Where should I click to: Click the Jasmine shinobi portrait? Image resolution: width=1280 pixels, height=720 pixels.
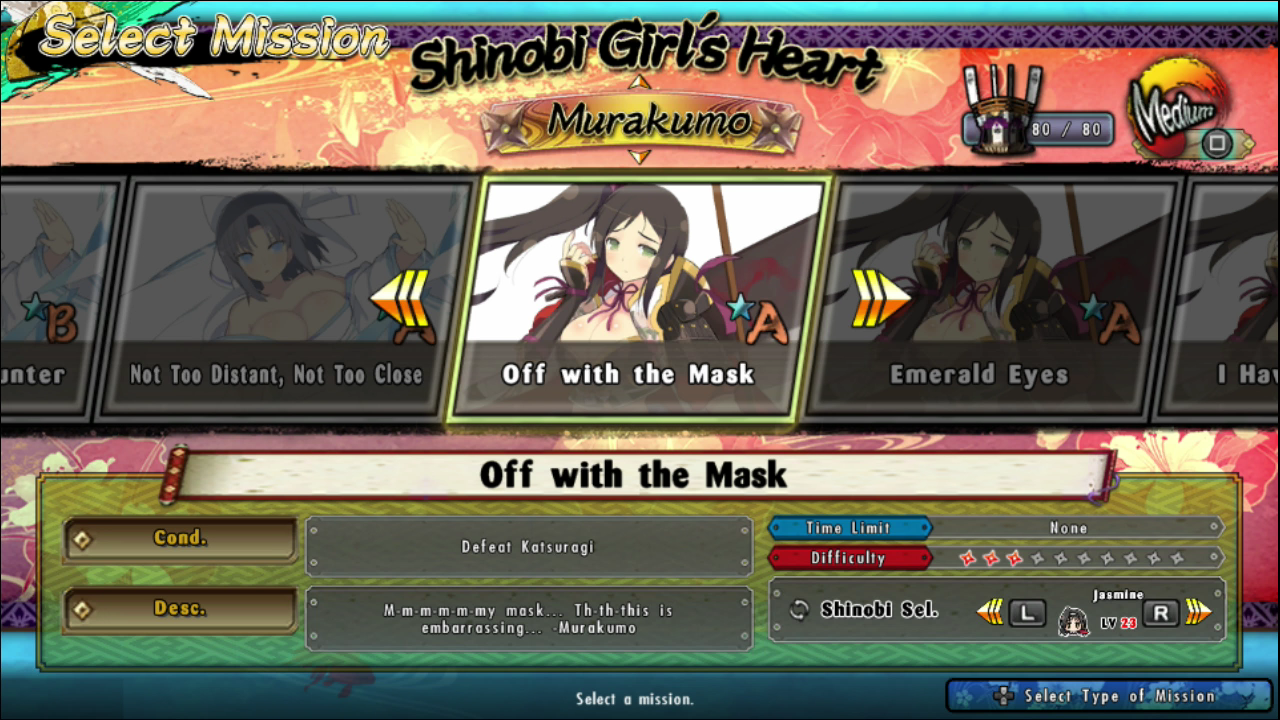point(1074,621)
